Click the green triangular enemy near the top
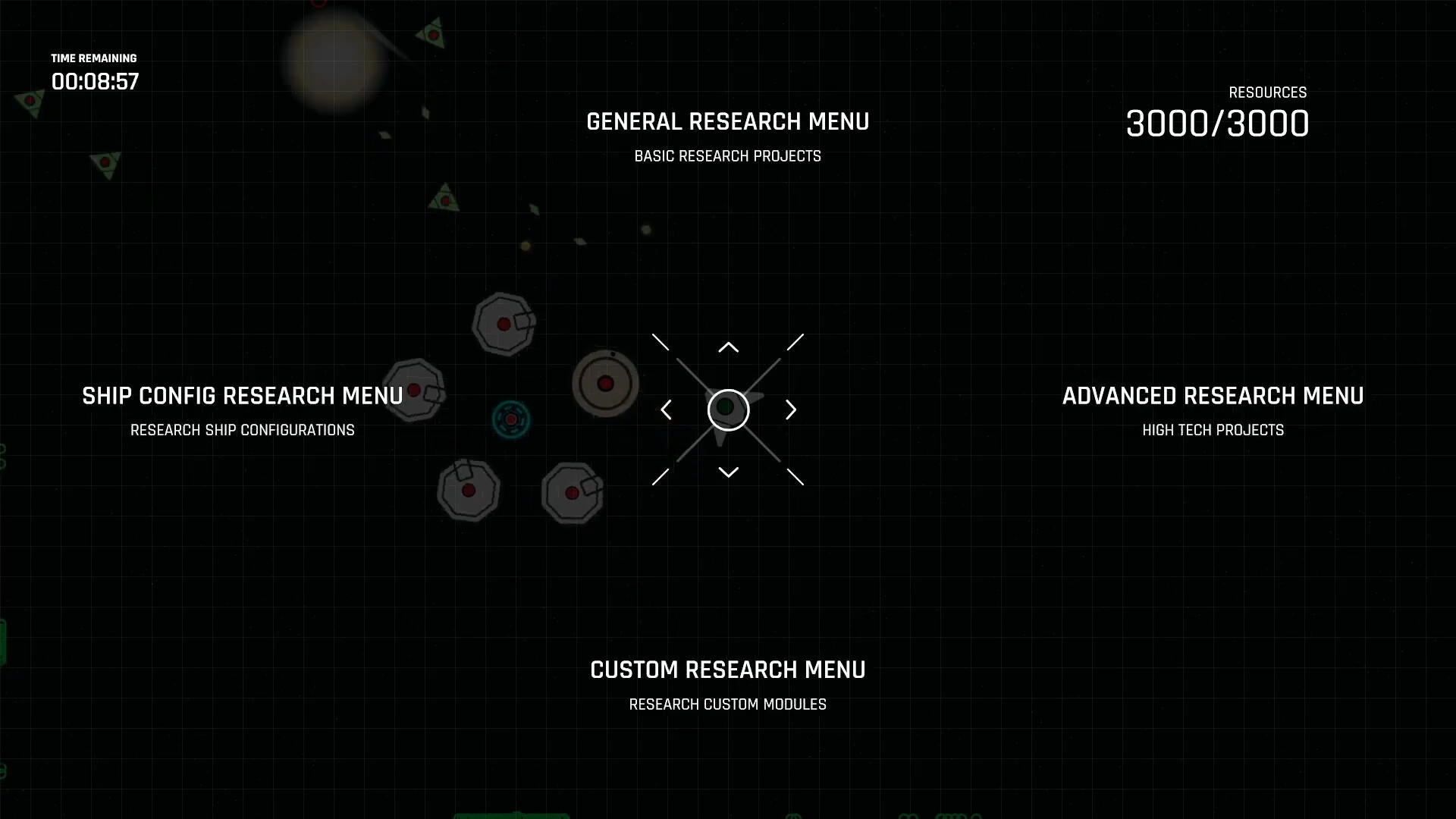Viewport: 1456px width, 819px height. [x=435, y=34]
